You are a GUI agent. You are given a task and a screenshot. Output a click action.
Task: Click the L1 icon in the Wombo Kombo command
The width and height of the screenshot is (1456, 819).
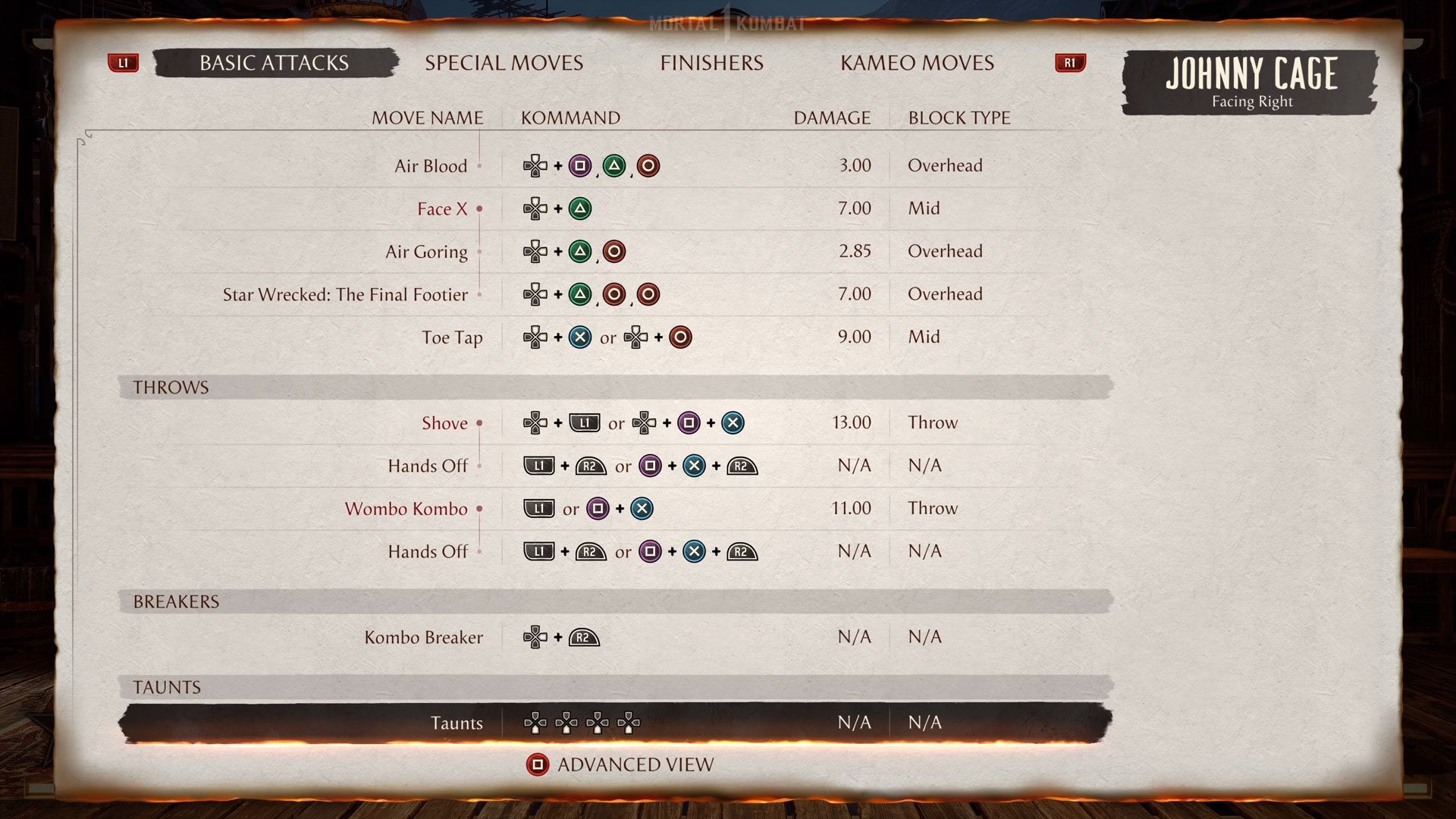coord(538,509)
